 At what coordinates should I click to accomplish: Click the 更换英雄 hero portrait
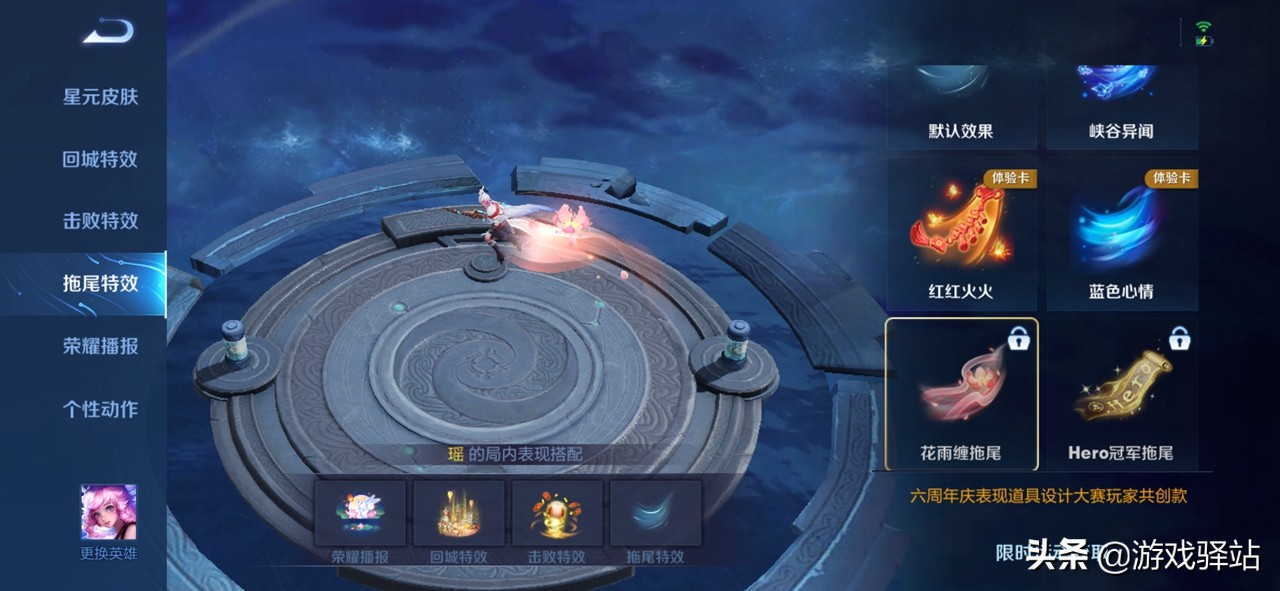(x=108, y=514)
